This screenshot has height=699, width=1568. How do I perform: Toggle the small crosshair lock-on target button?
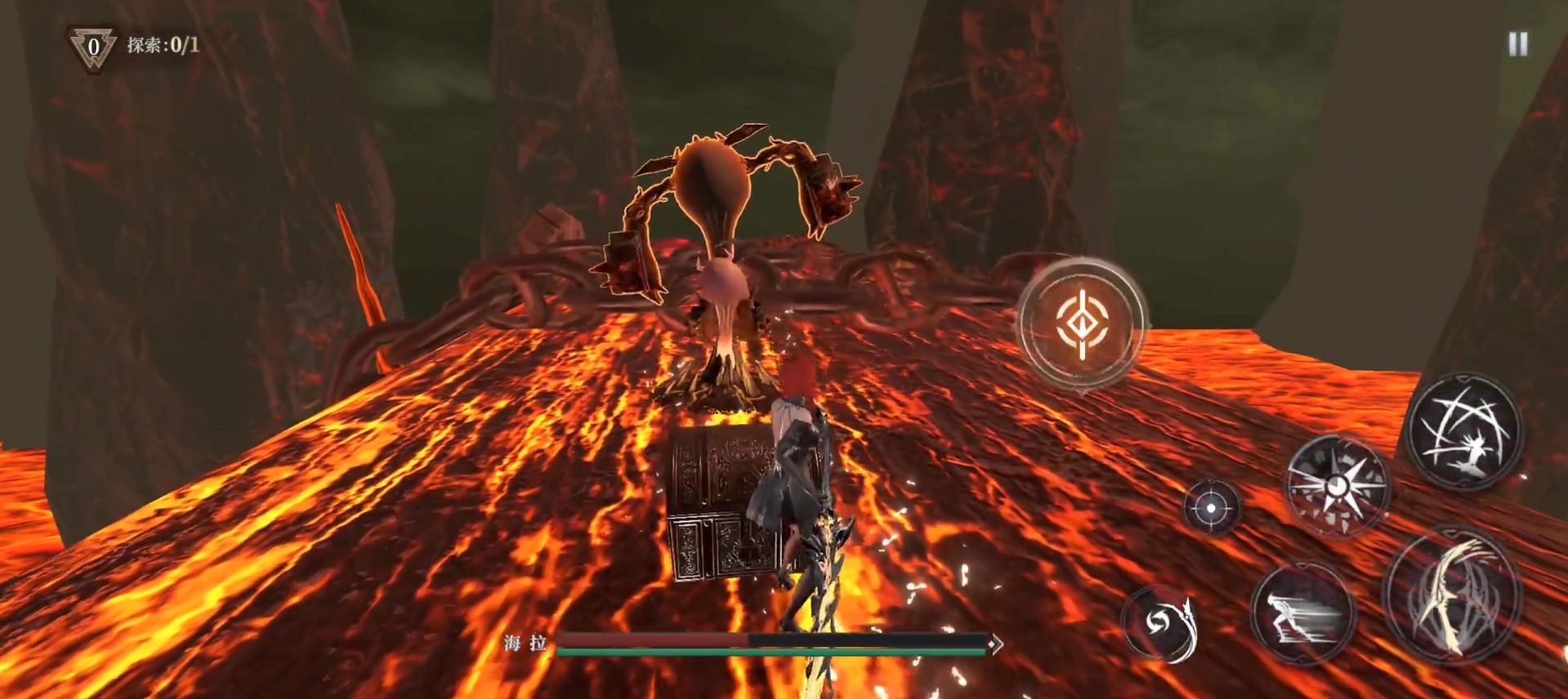pyautogui.click(x=1212, y=508)
